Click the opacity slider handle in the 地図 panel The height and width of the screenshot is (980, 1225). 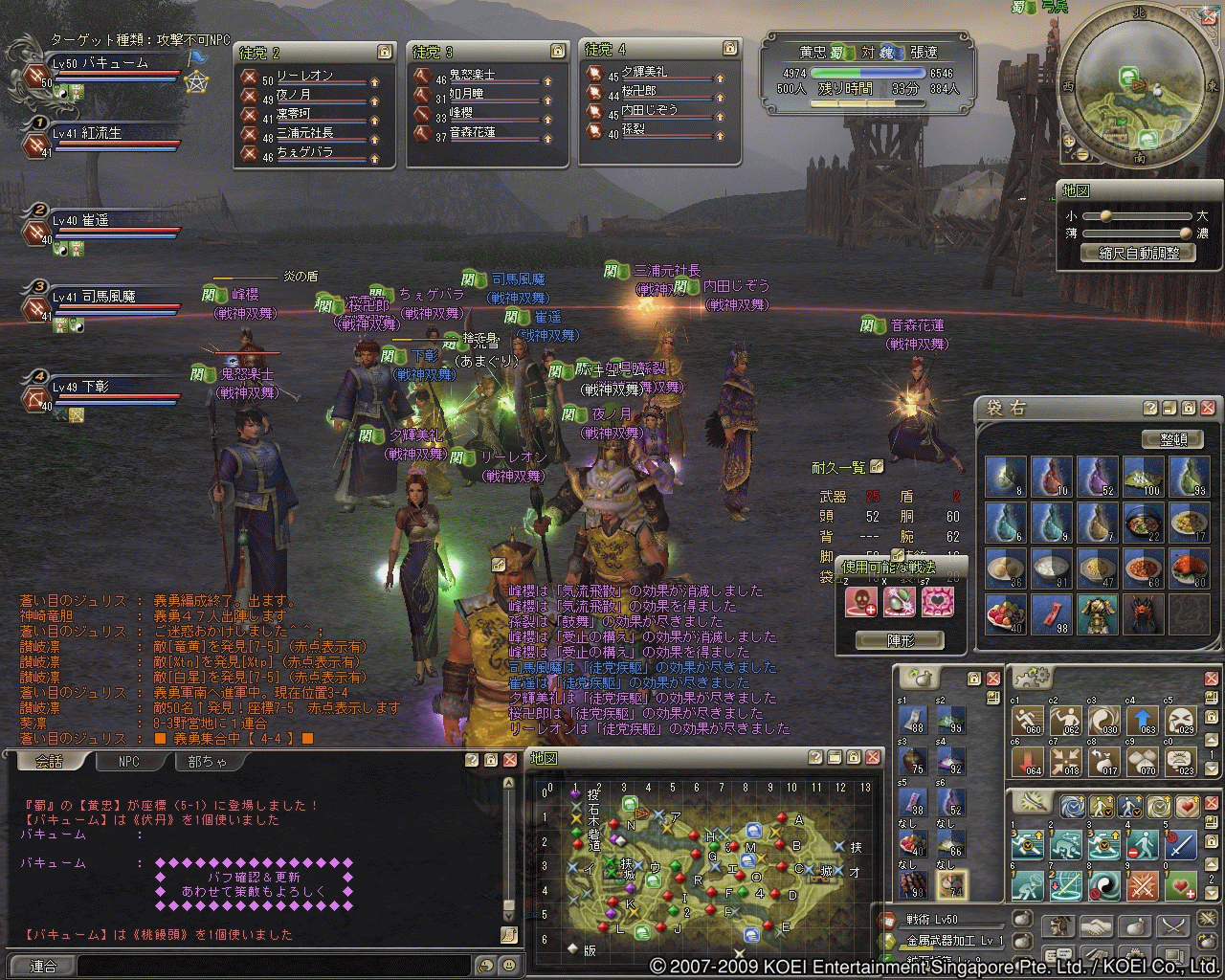(x=1187, y=233)
